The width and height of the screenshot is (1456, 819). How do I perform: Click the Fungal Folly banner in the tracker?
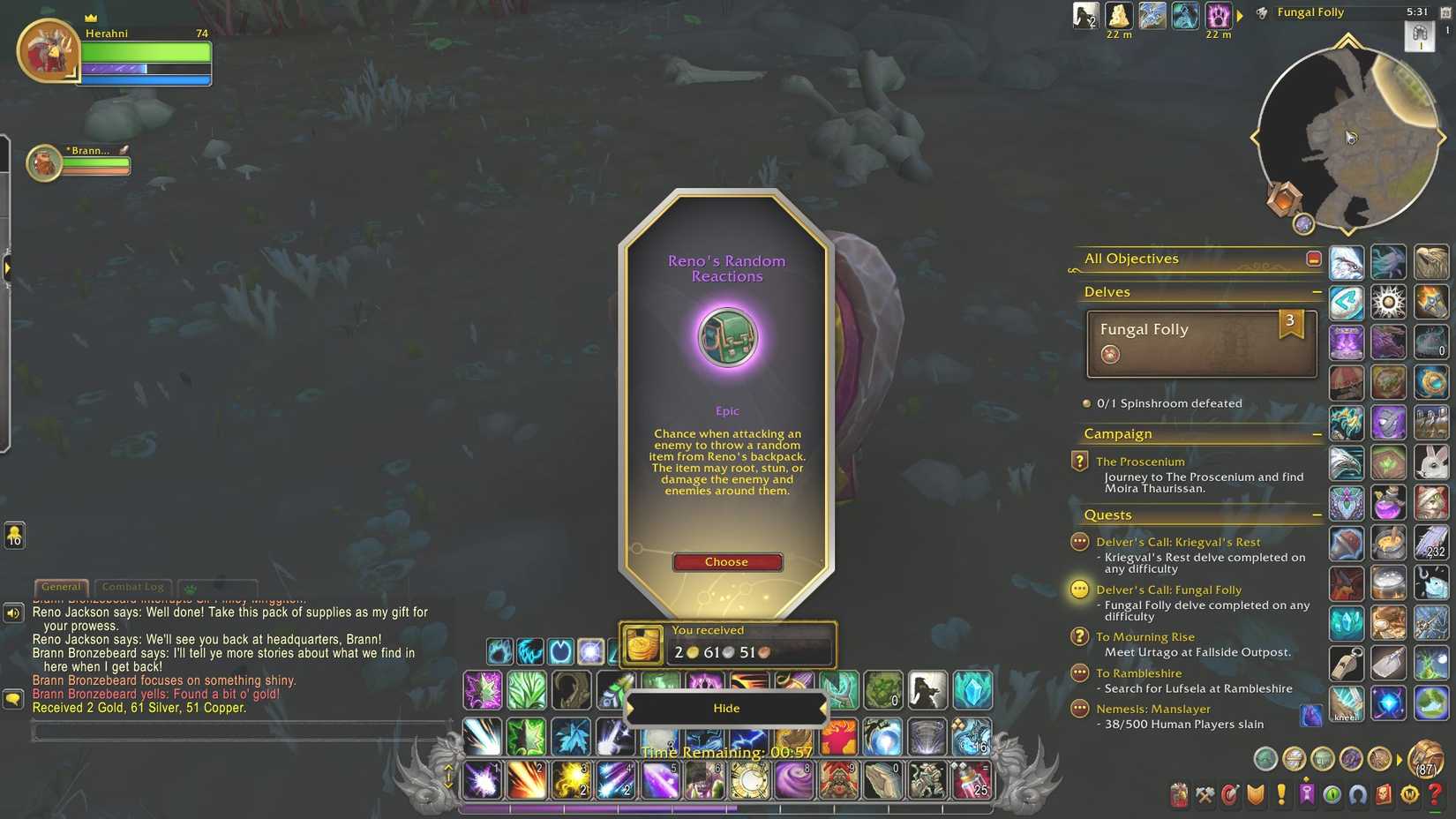tap(1191, 342)
